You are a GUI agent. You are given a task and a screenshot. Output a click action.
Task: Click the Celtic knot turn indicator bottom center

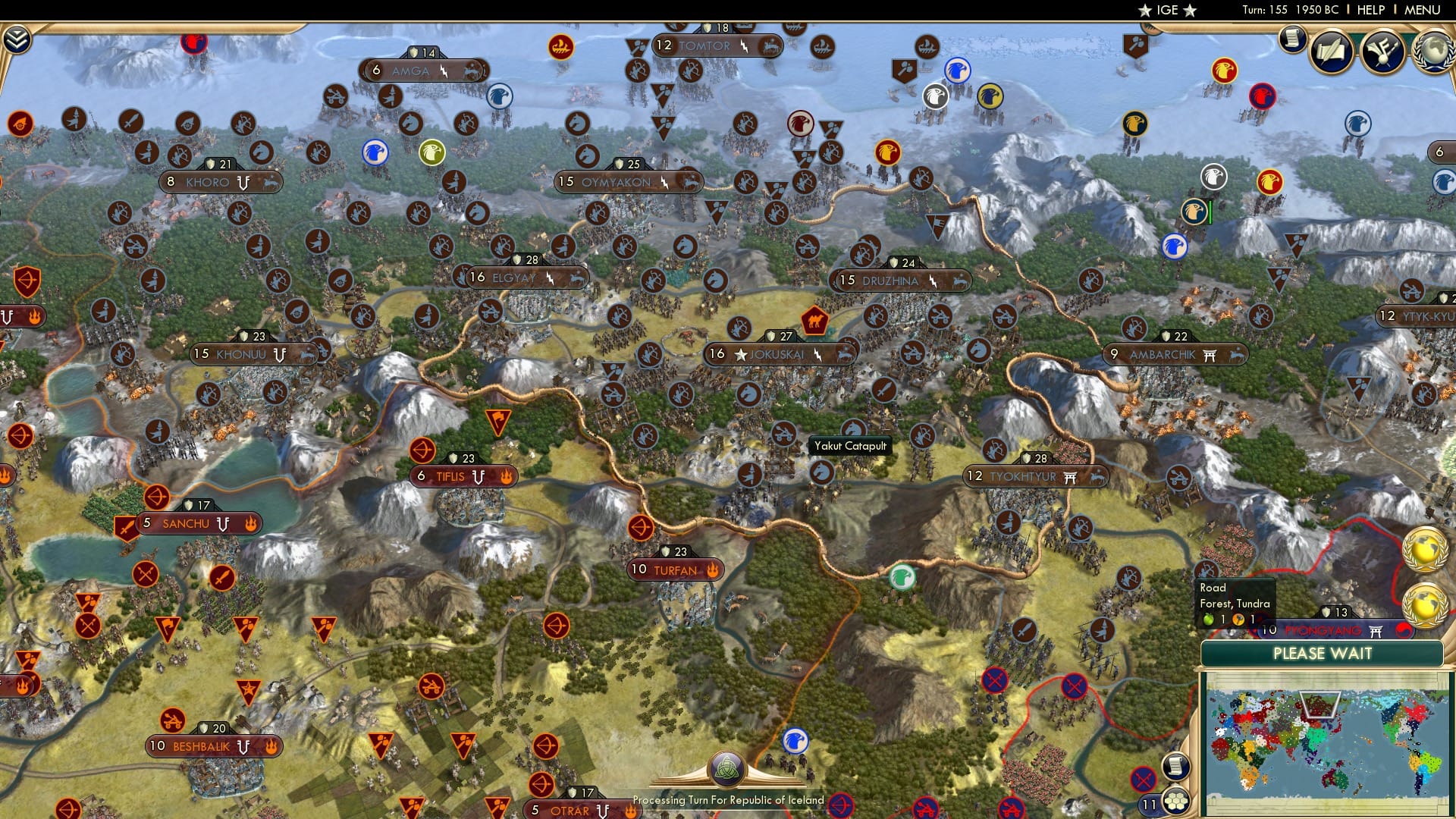(x=728, y=768)
